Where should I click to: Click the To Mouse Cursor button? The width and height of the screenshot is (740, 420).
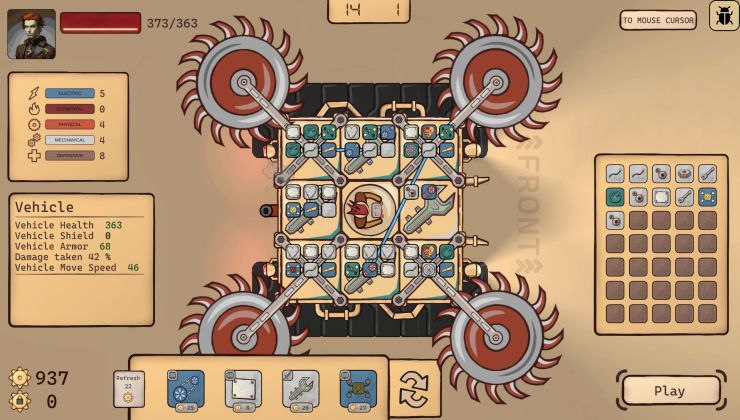click(658, 20)
